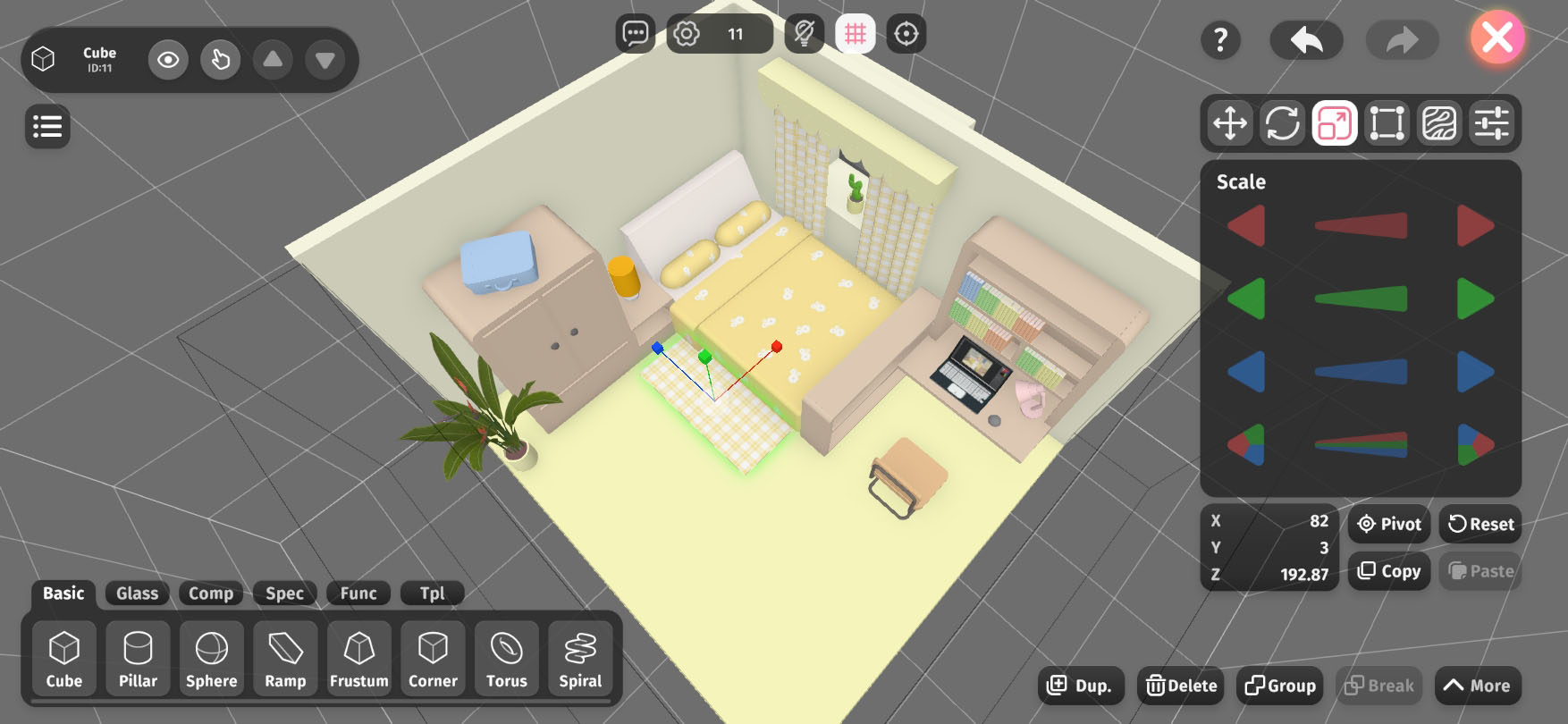This screenshot has height=724, width=1568.
Task: Add a Cube shape
Action: (x=64, y=660)
